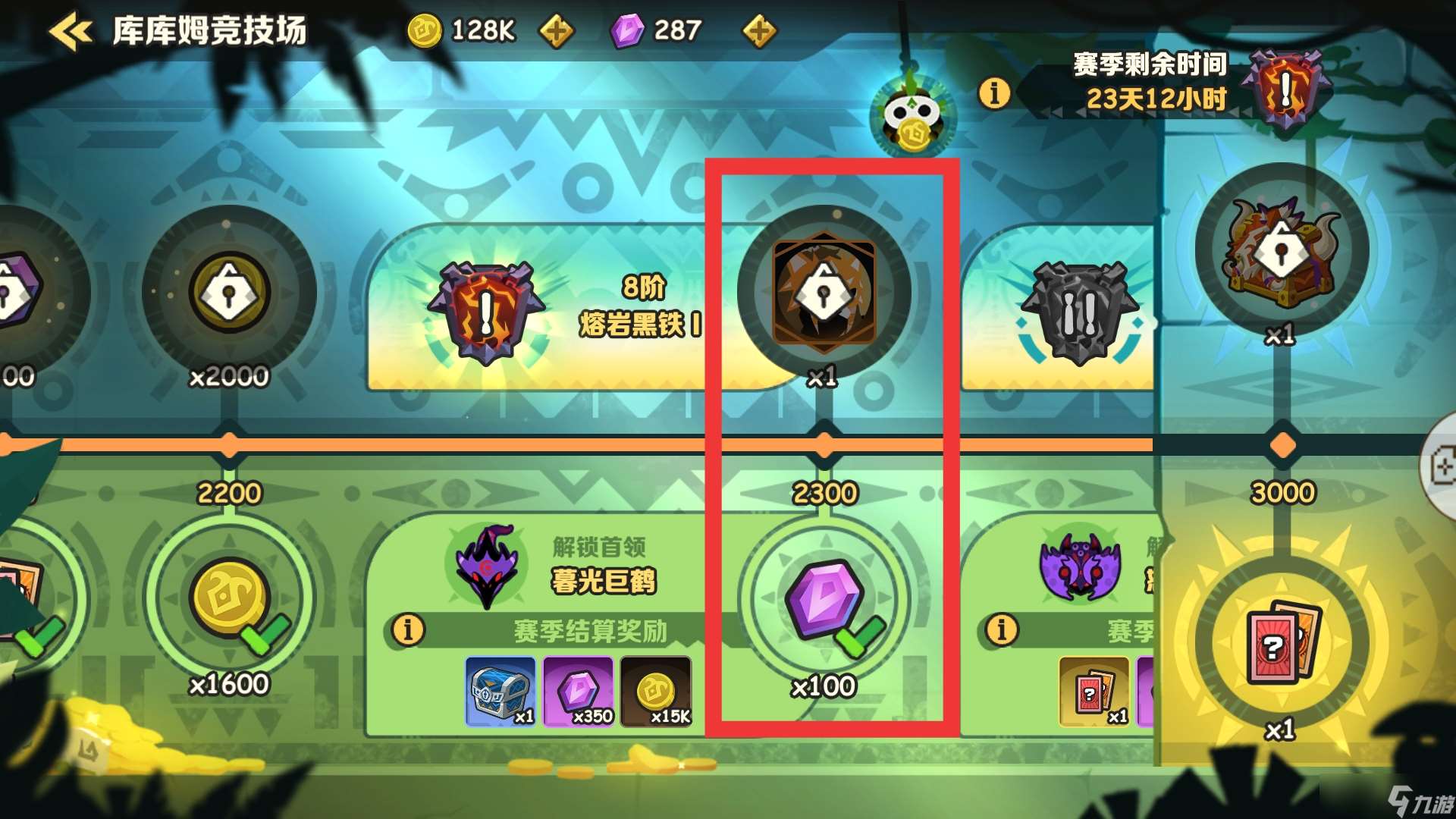Image resolution: width=1456 pixels, height=819 pixels.
Task: View the 15K gold settlement reward
Action: [x=656, y=692]
